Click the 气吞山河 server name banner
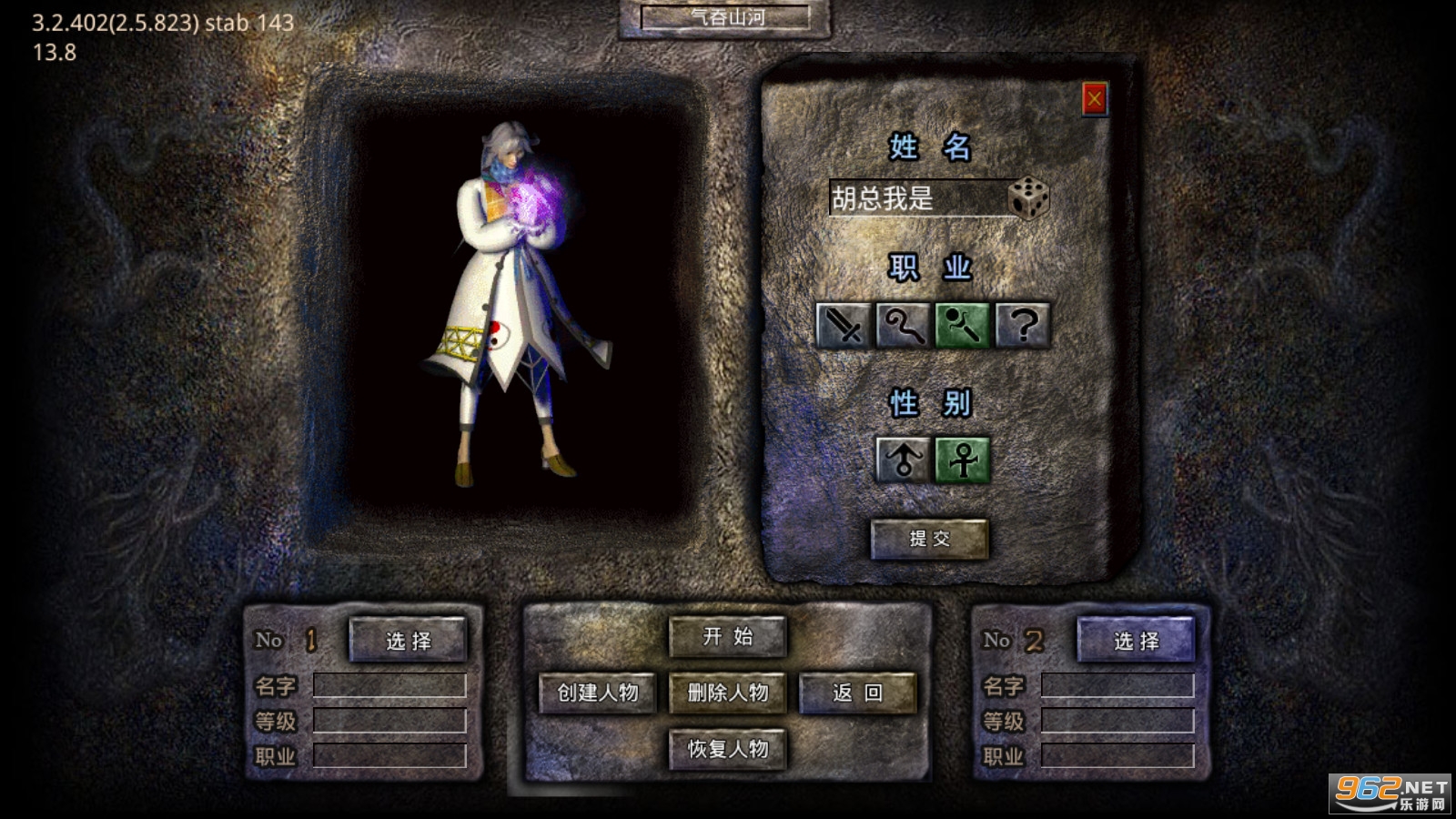The image size is (1456, 819). pos(725,17)
